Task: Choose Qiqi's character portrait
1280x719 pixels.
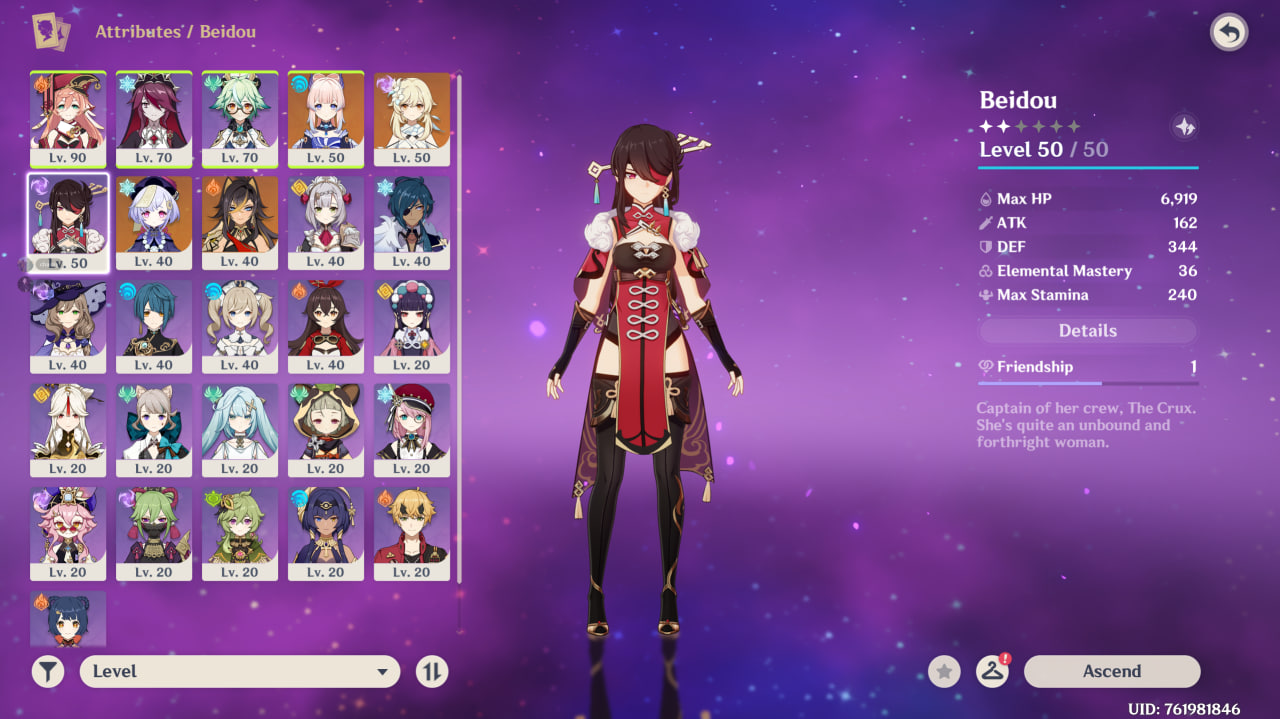Action: click(154, 221)
